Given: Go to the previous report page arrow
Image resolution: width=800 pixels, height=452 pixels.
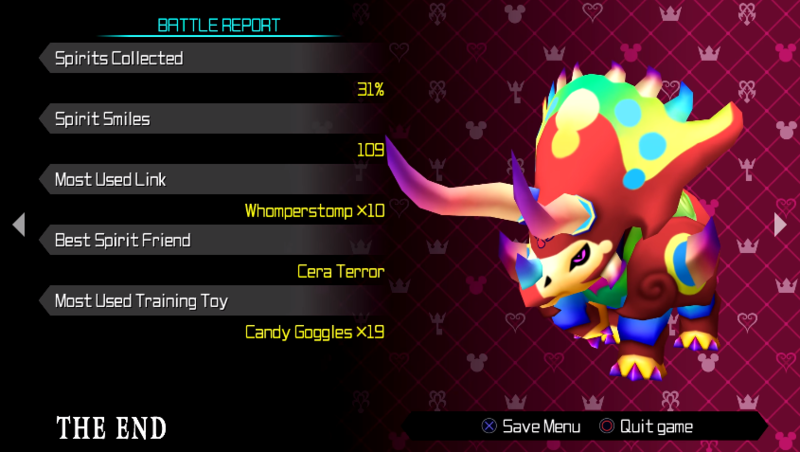Looking at the screenshot, I should tap(18, 225).
